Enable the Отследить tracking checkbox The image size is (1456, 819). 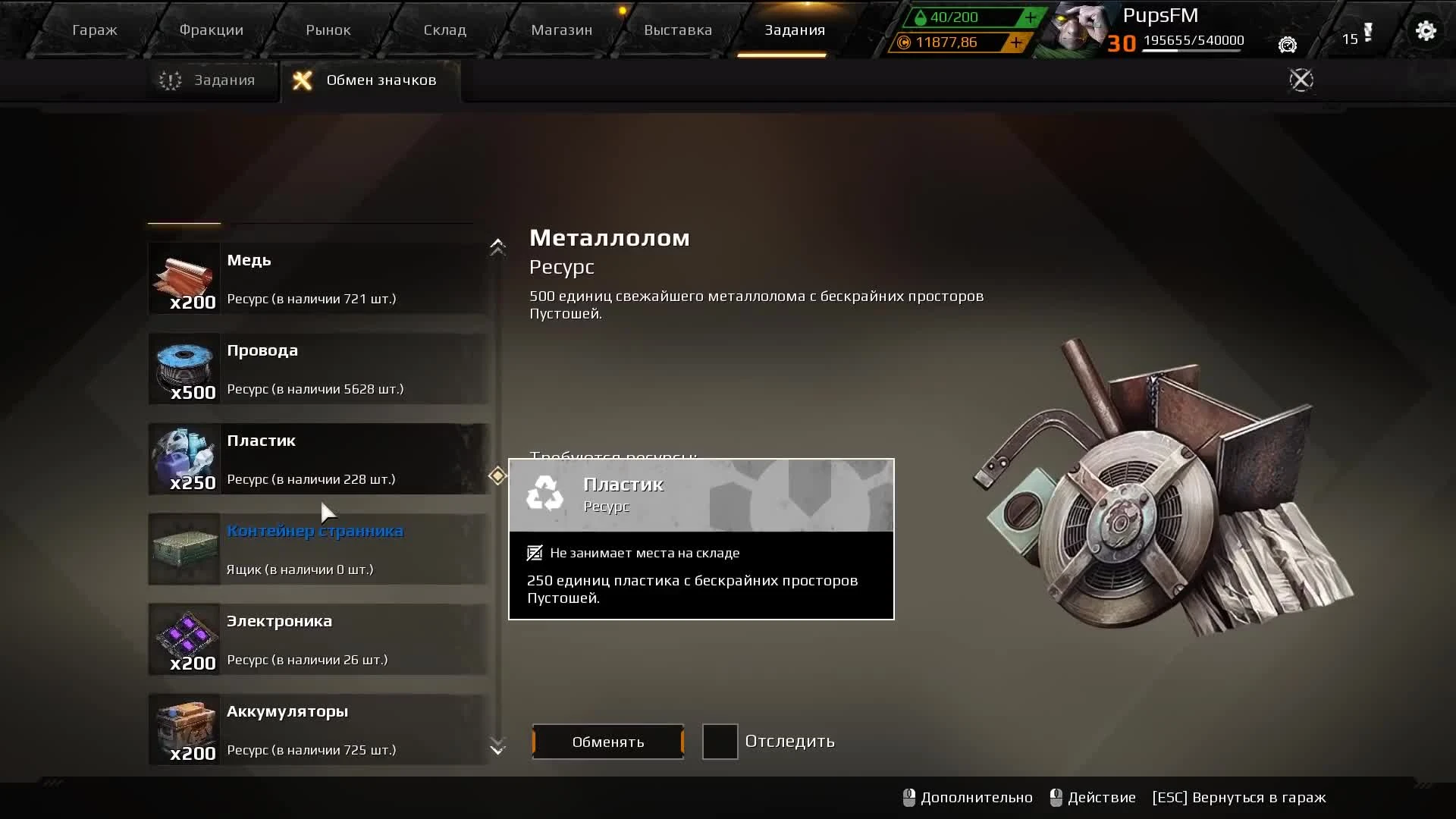(720, 742)
